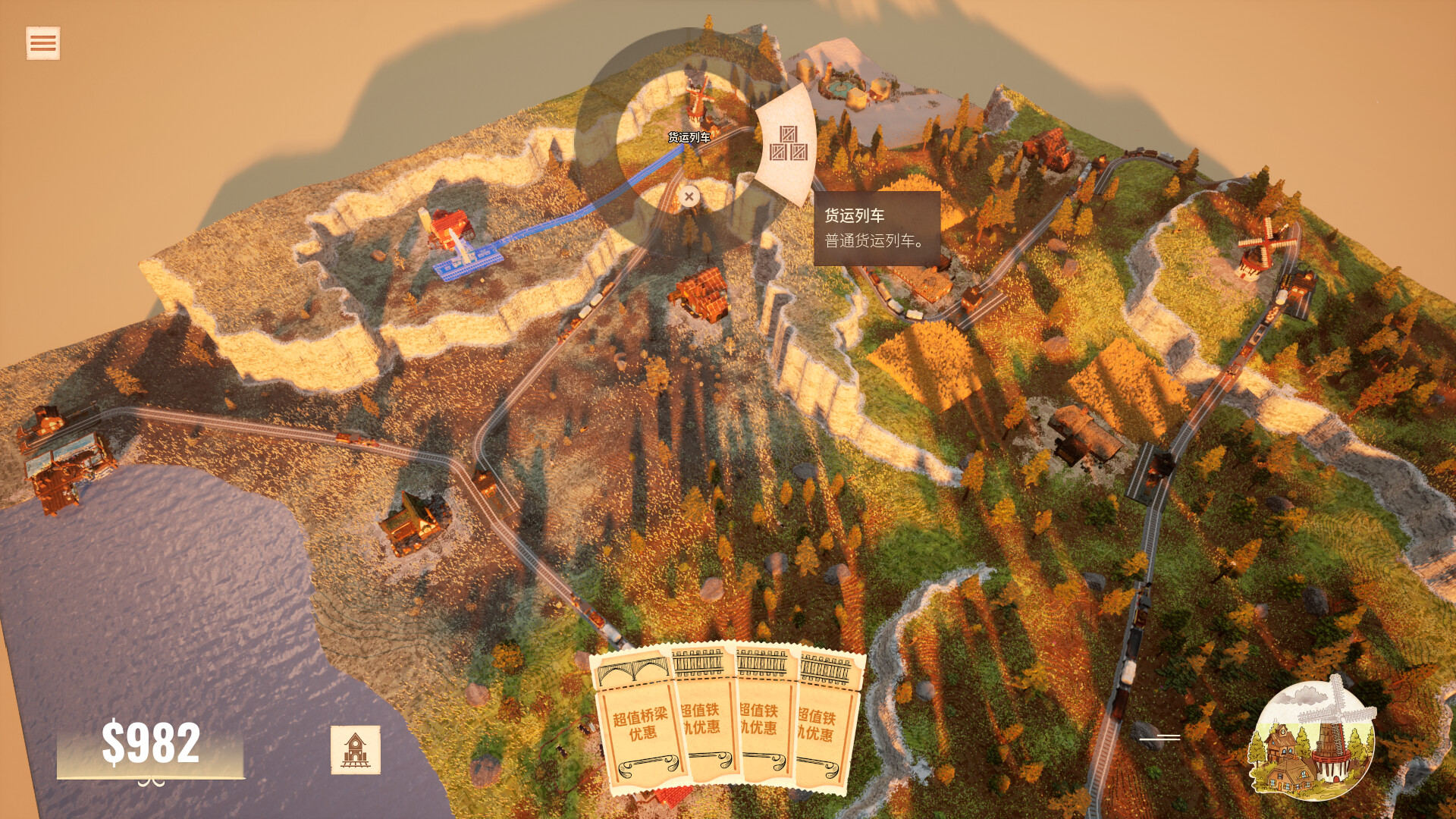Open the station building button
Screen dimensions: 1456x819
pos(355,750)
